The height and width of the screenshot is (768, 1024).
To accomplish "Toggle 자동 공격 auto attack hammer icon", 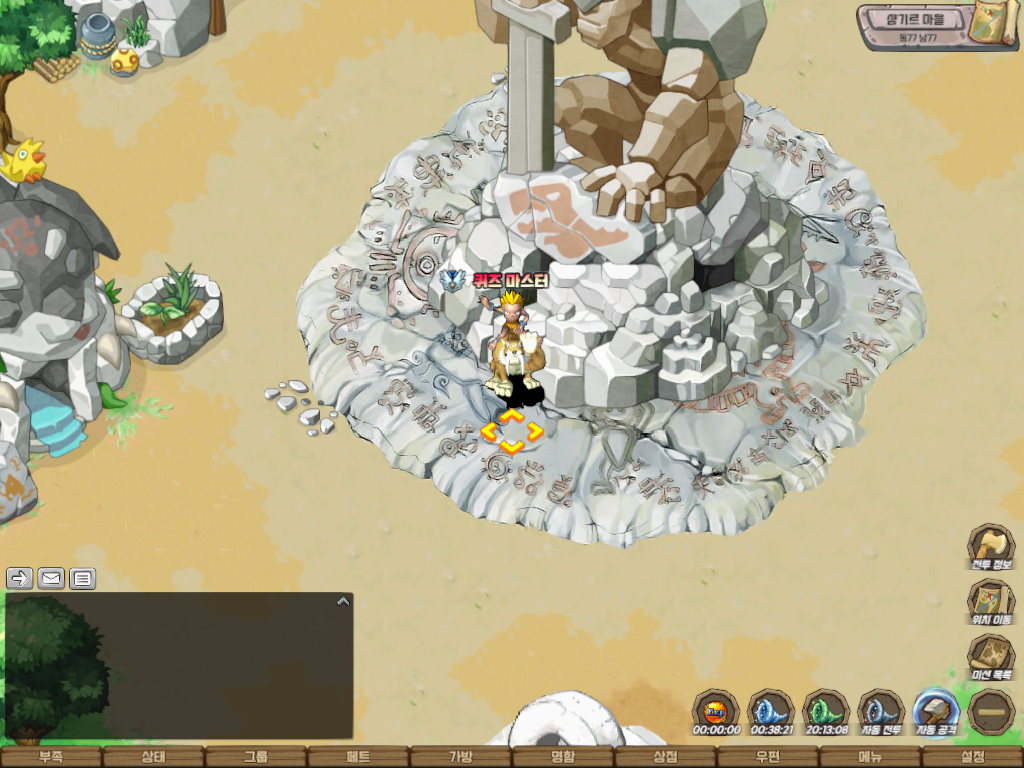I will pos(937,711).
